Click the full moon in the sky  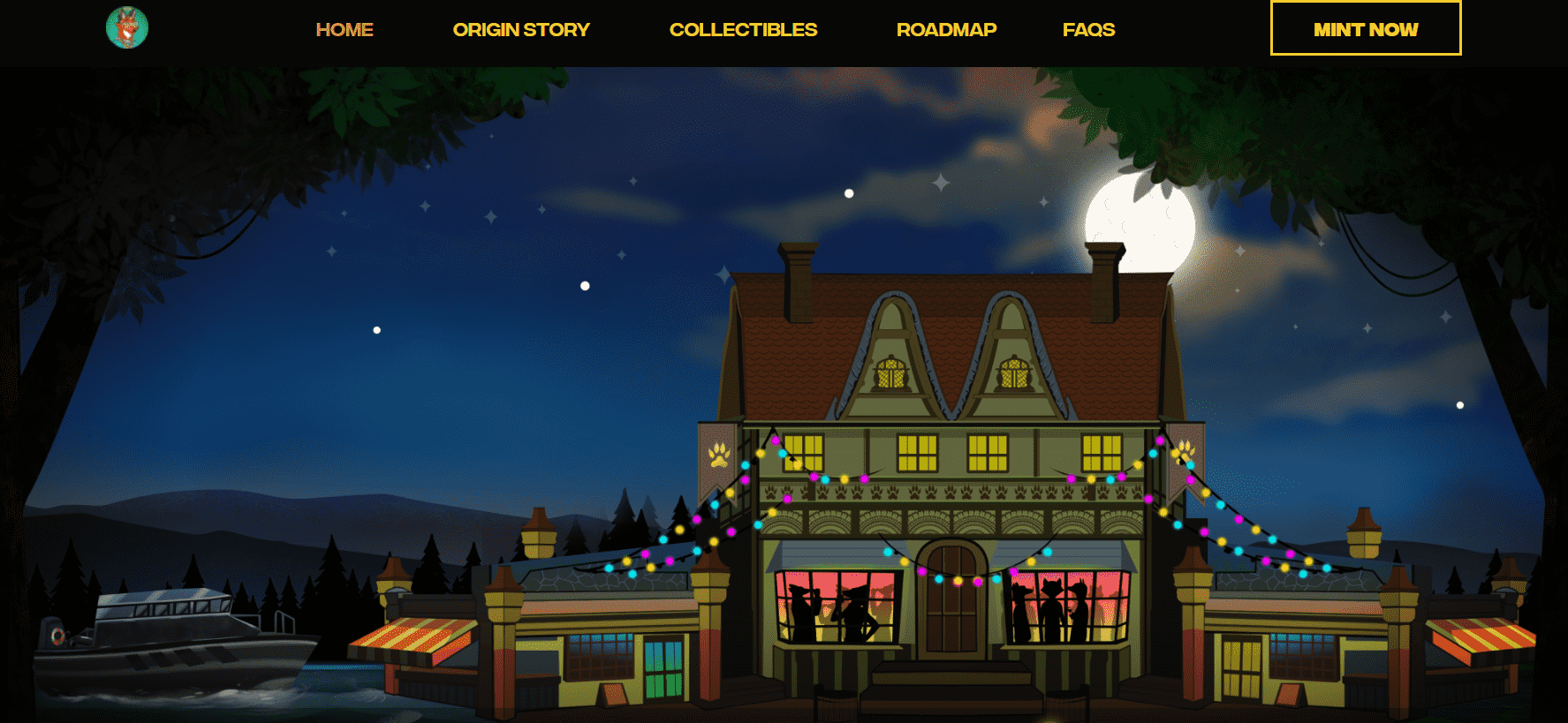pos(1140,220)
